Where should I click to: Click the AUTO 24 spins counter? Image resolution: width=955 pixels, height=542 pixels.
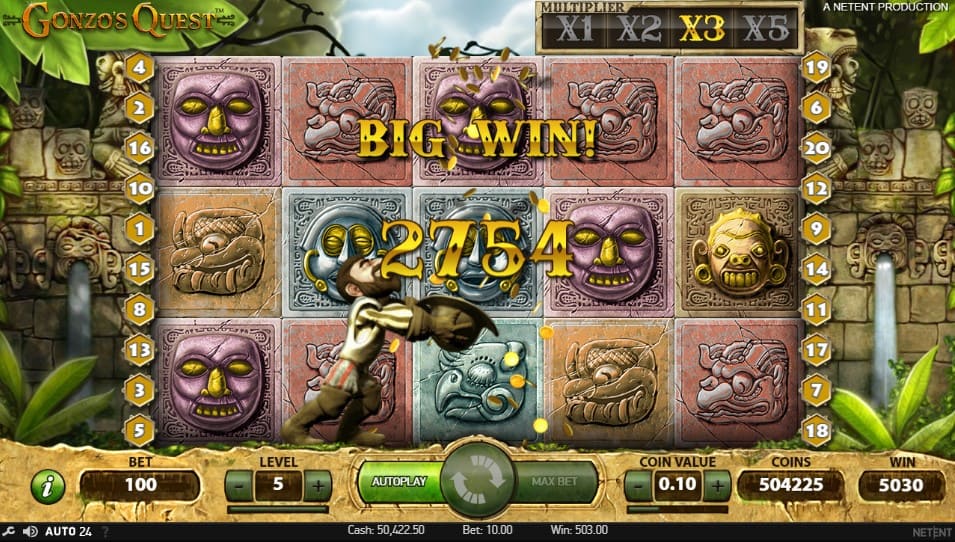coord(70,531)
